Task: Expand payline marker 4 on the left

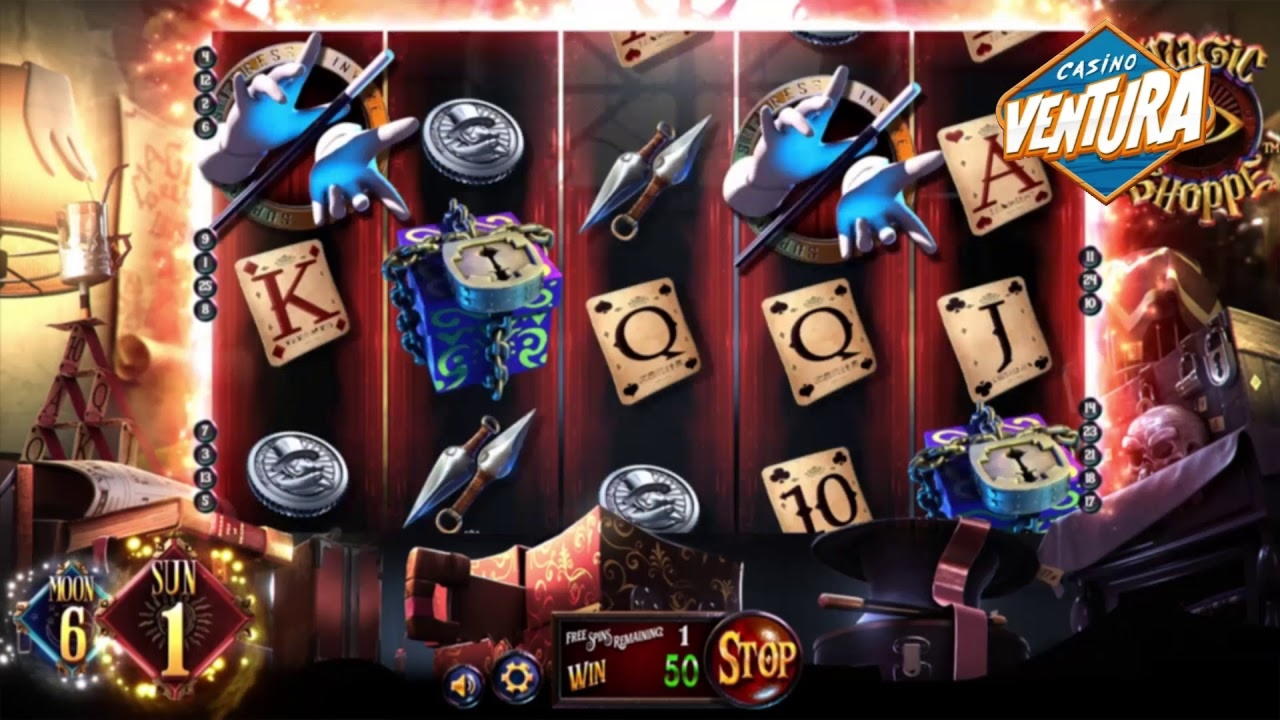Action: point(205,59)
